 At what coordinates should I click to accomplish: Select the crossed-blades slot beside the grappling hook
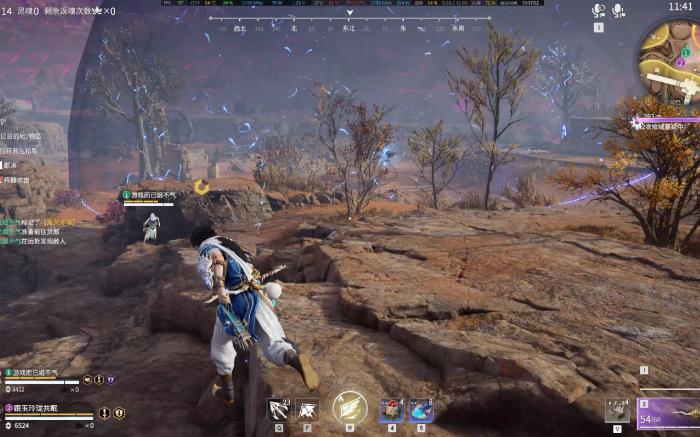click(x=307, y=409)
